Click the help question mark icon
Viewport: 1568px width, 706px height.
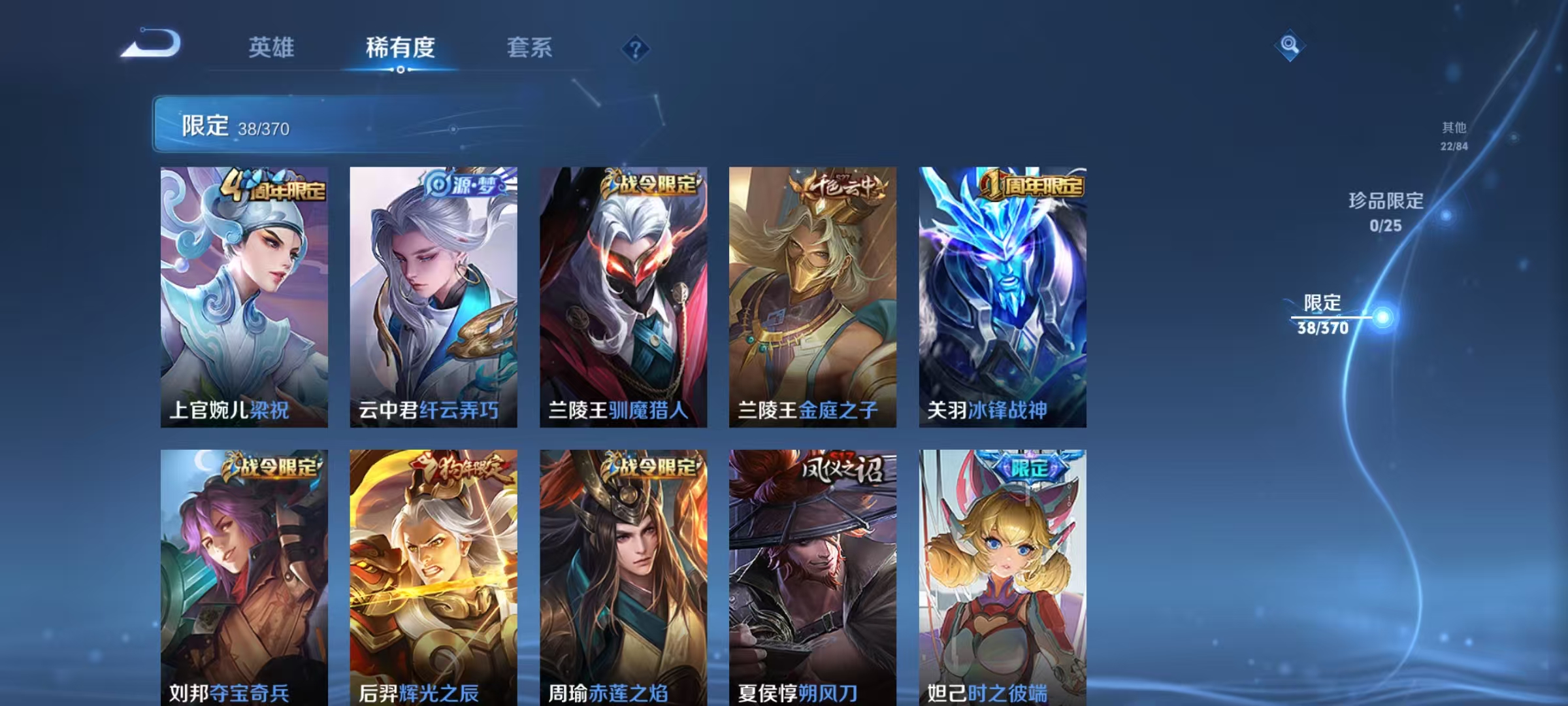[635, 49]
